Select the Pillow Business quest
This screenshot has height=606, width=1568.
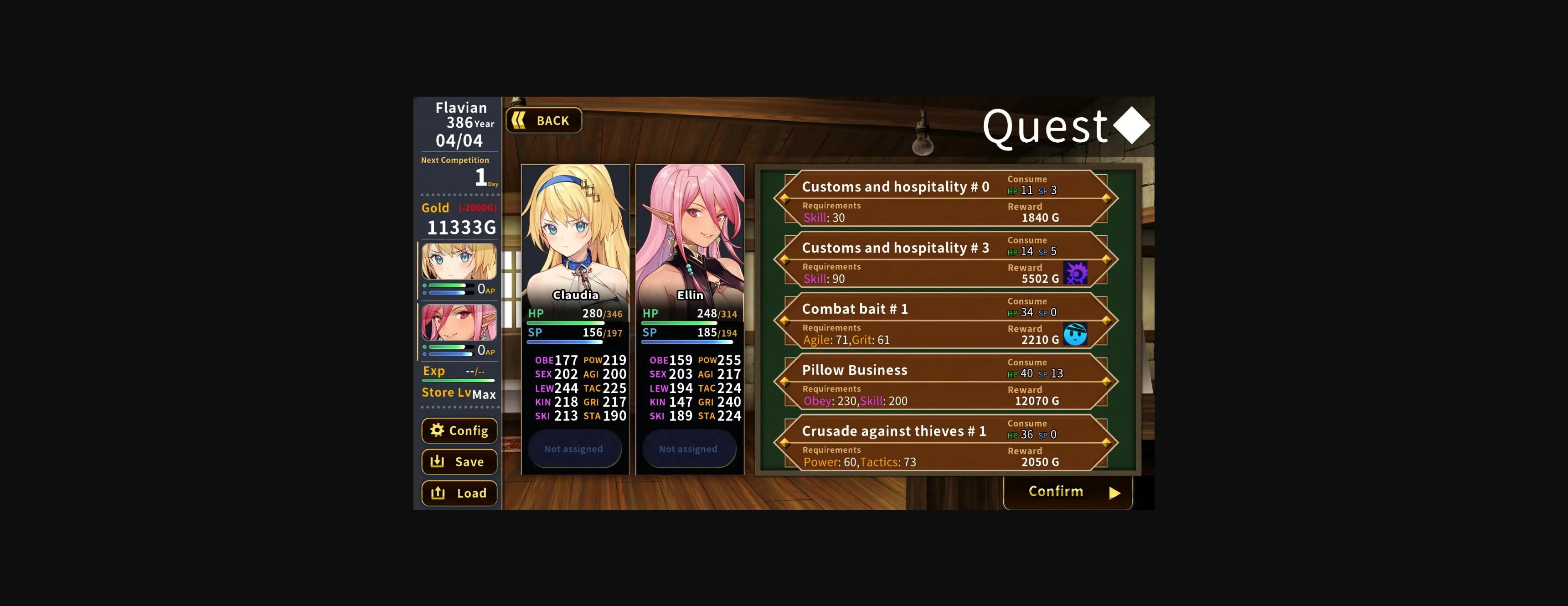(945, 382)
